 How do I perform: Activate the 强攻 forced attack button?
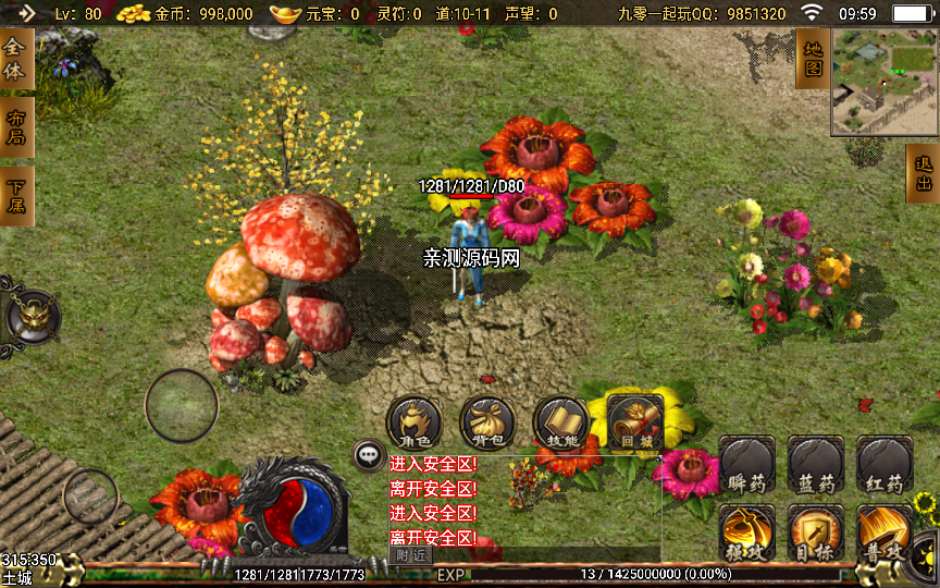click(x=747, y=533)
